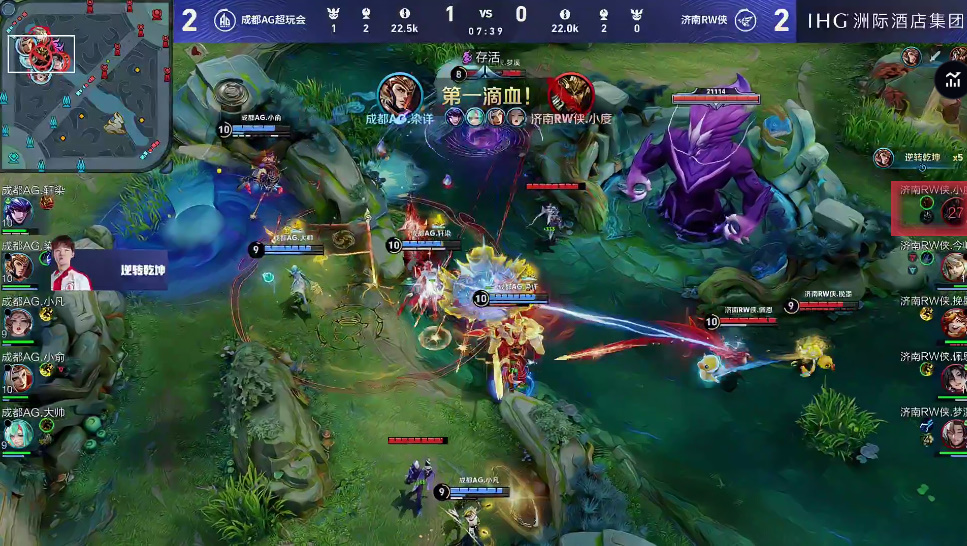967x546 pixels.
Task: Select player 成都AG.轩染 portrait
Action: (17, 211)
